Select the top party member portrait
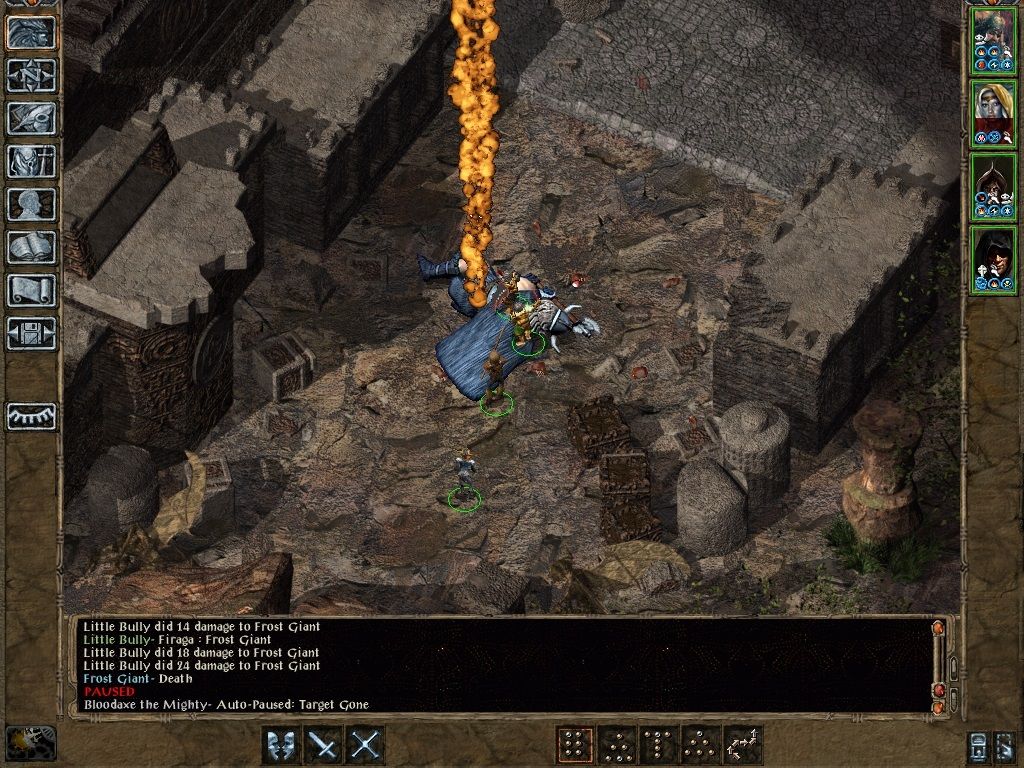The width and height of the screenshot is (1024, 768). (993, 40)
